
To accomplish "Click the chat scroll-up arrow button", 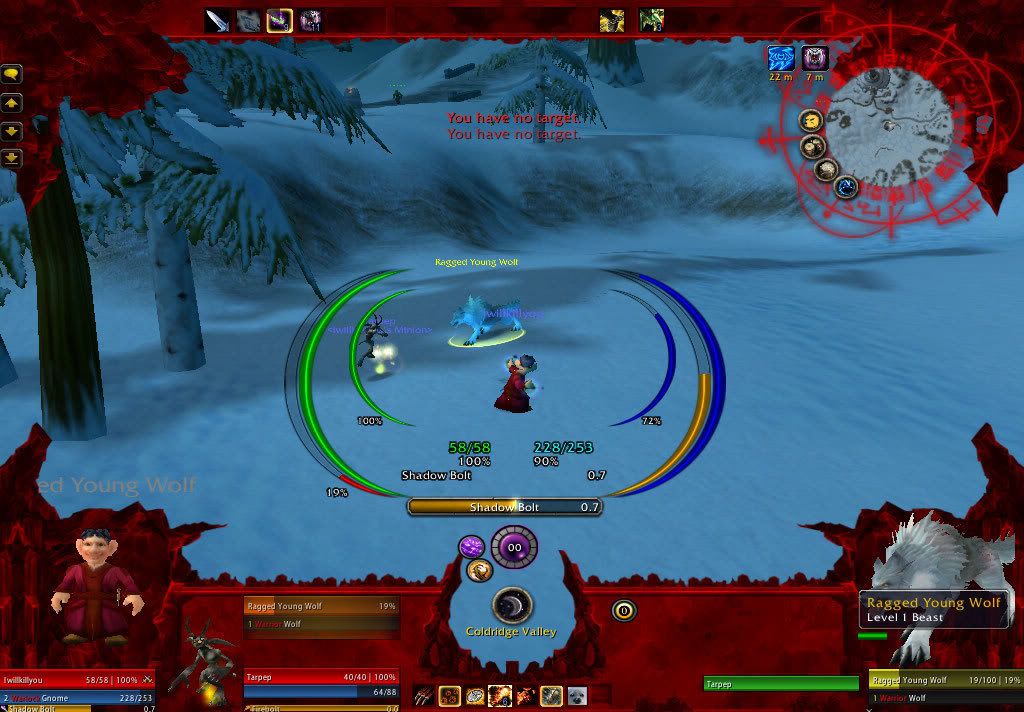I will pyautogui.click(x=13, y=102).
